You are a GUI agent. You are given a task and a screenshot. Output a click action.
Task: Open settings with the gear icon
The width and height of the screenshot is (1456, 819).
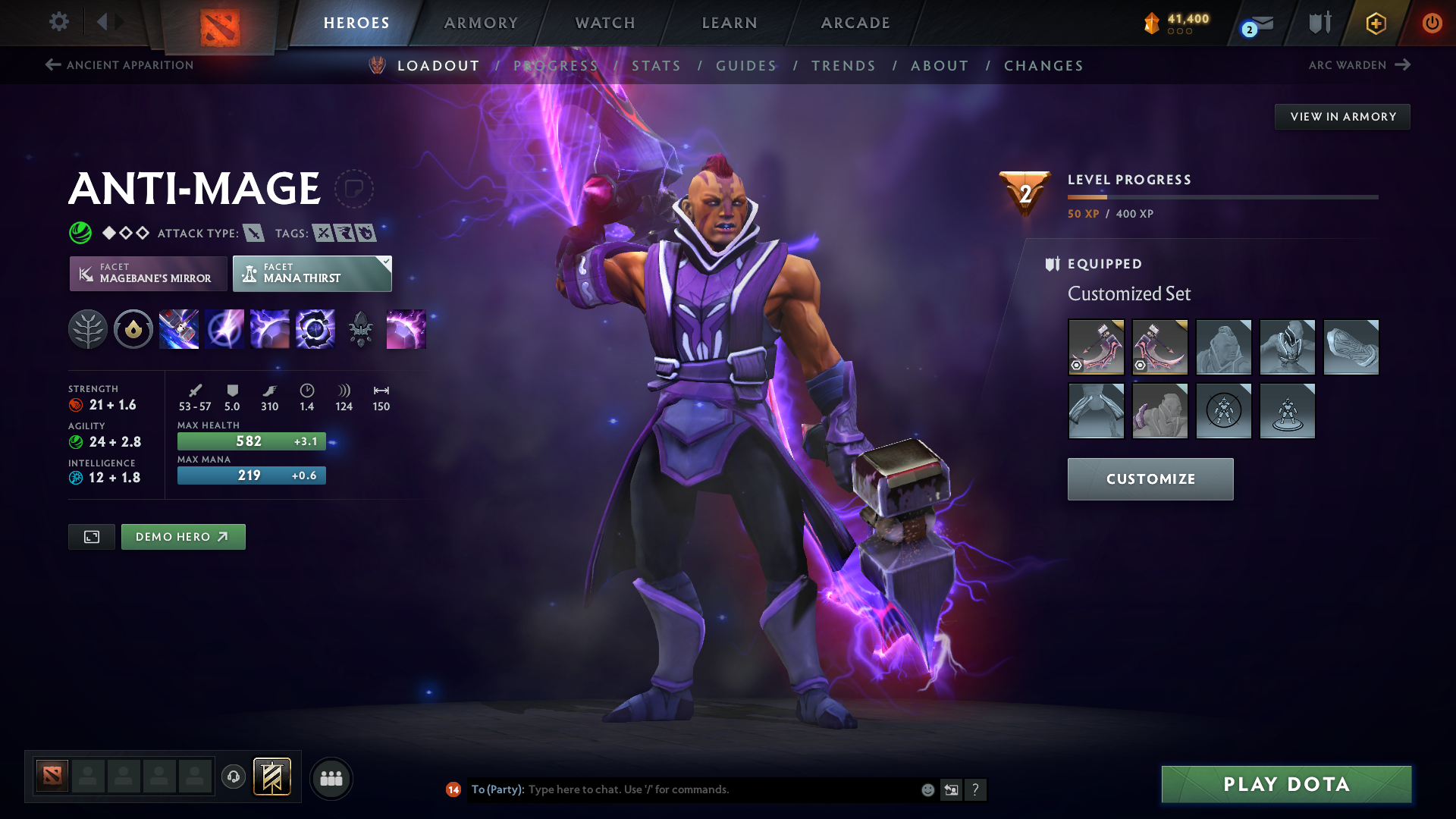click(x=59, y=23)
